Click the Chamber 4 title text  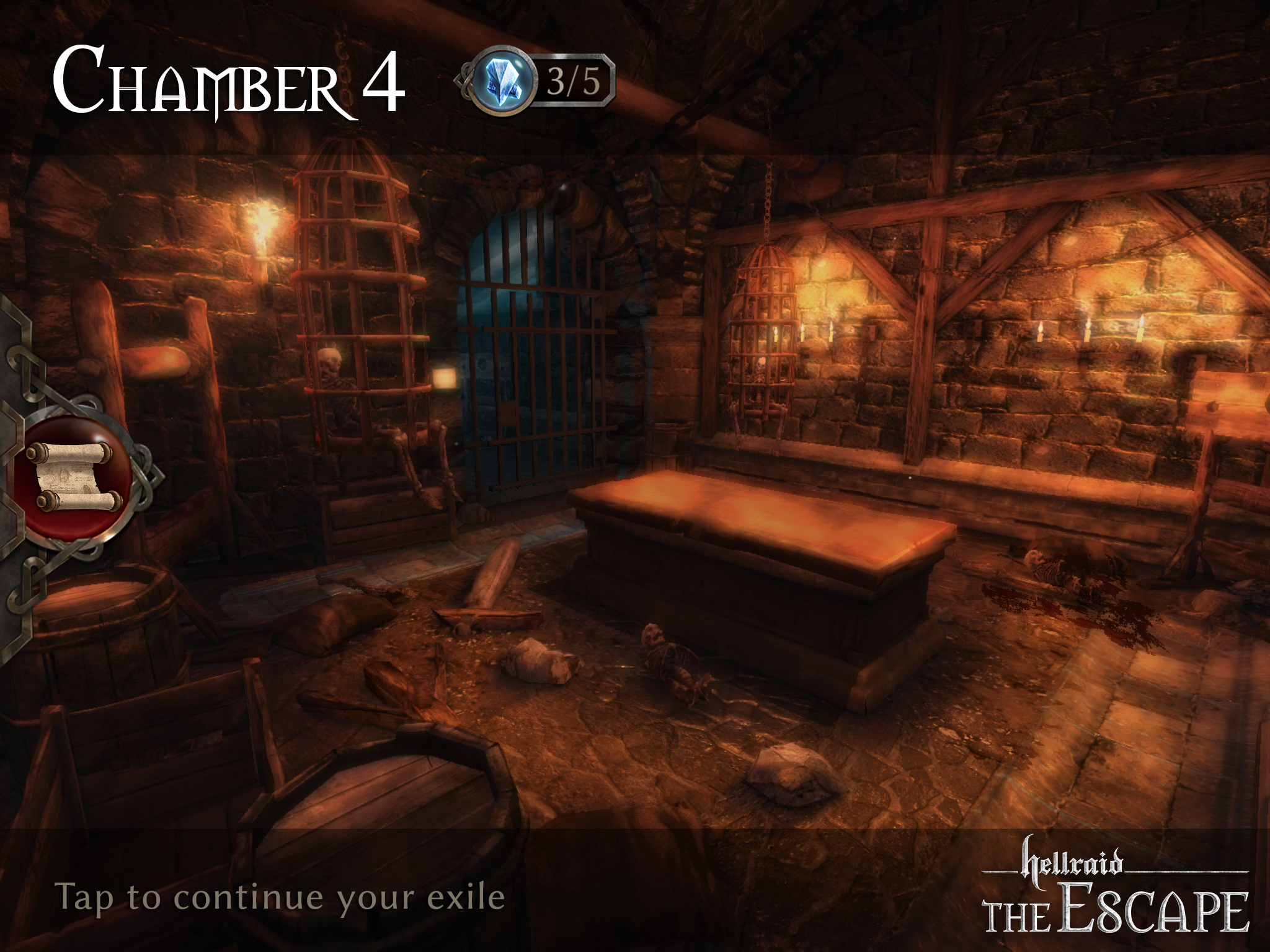[229, 81]
